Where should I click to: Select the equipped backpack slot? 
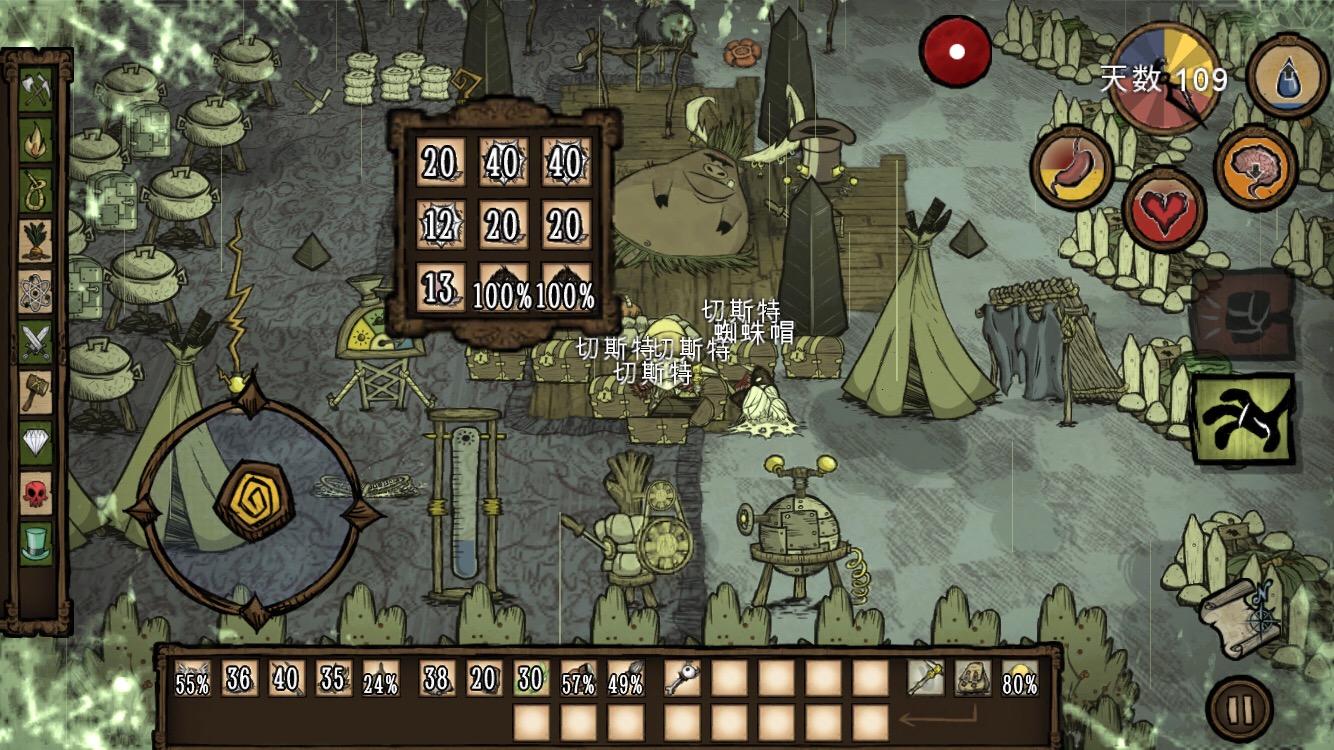pos(972,679)
